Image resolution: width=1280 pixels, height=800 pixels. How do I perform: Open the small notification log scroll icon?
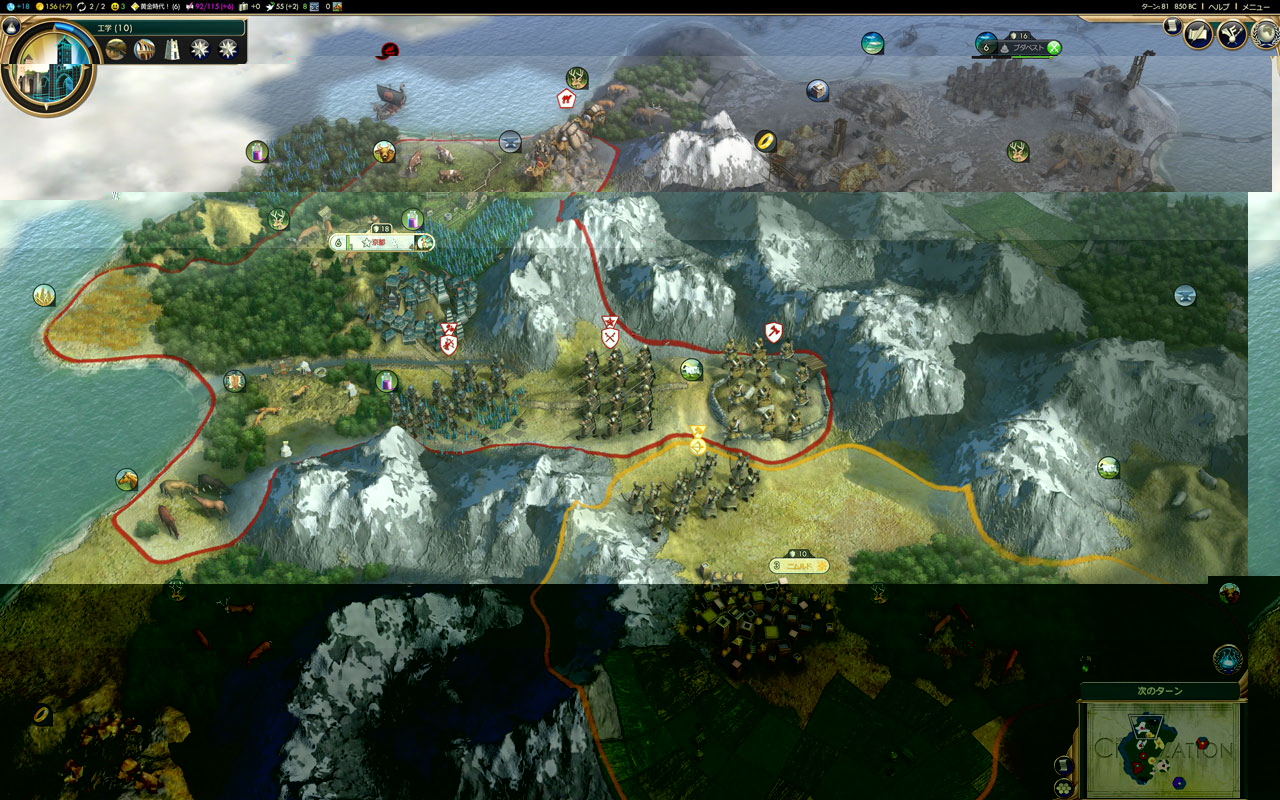point(1171,27)
